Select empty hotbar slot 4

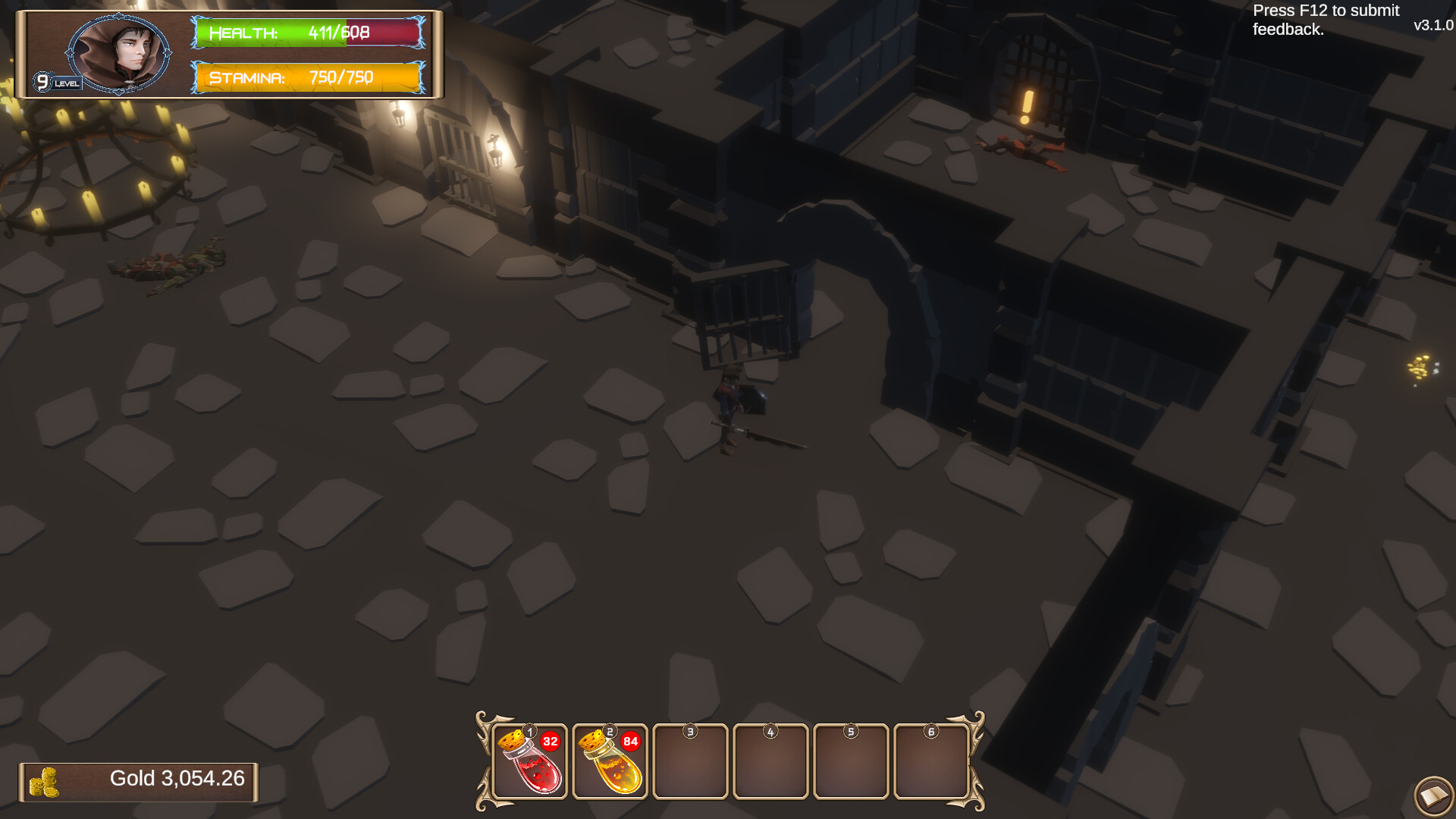click(771, 762)
